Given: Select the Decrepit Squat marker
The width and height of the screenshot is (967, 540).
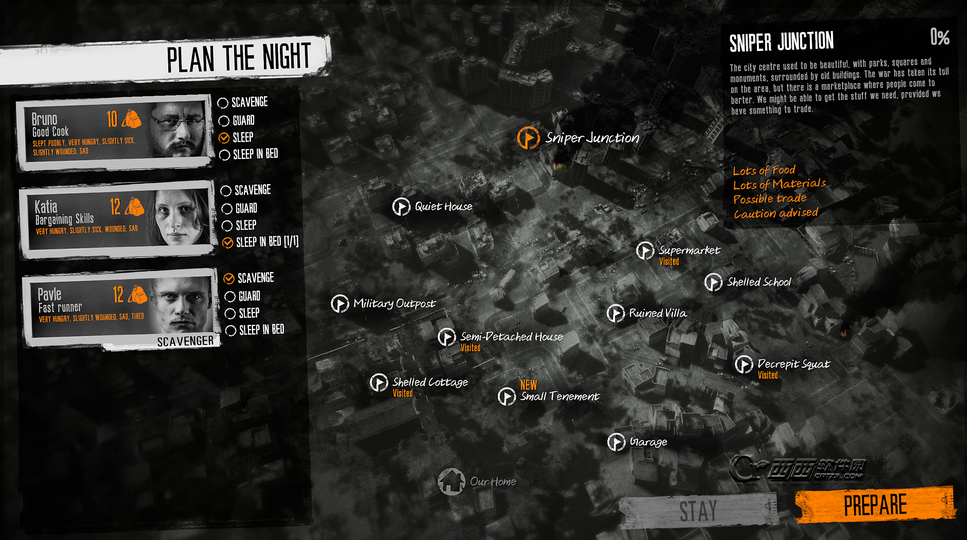Looking at the screenshot, I should [744, 365].
